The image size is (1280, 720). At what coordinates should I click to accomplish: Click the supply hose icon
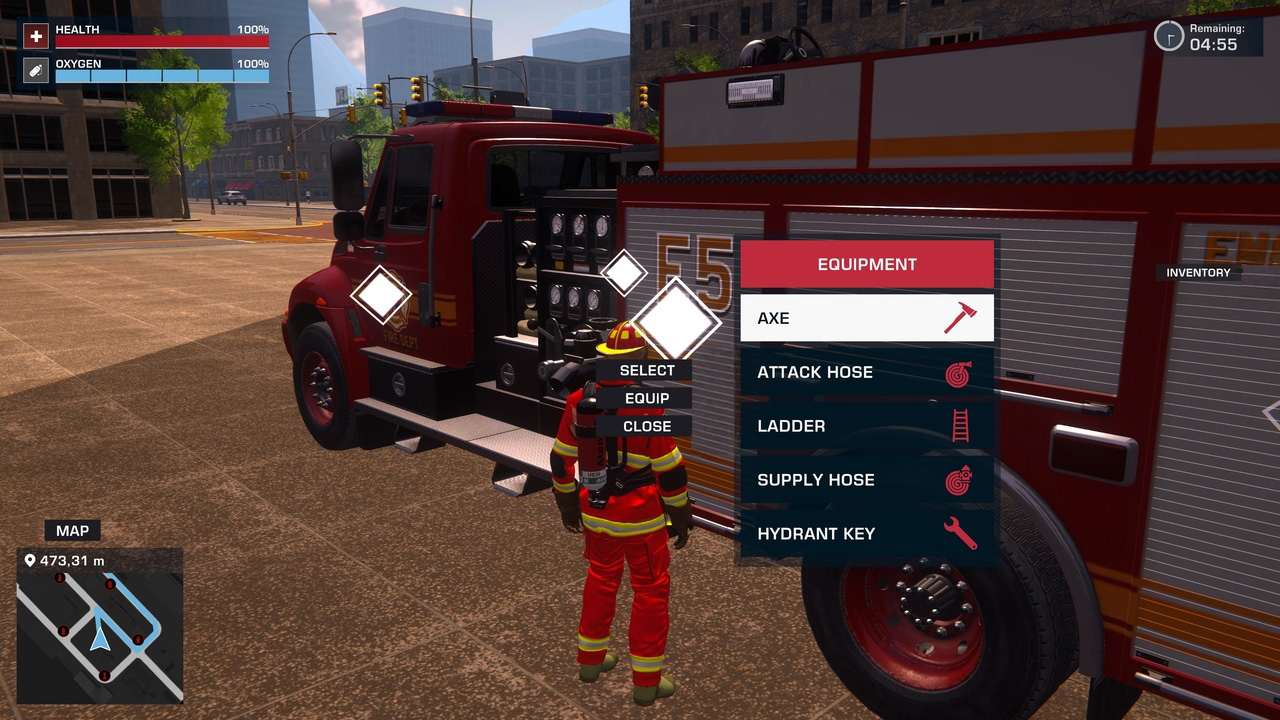coord(957,479)
